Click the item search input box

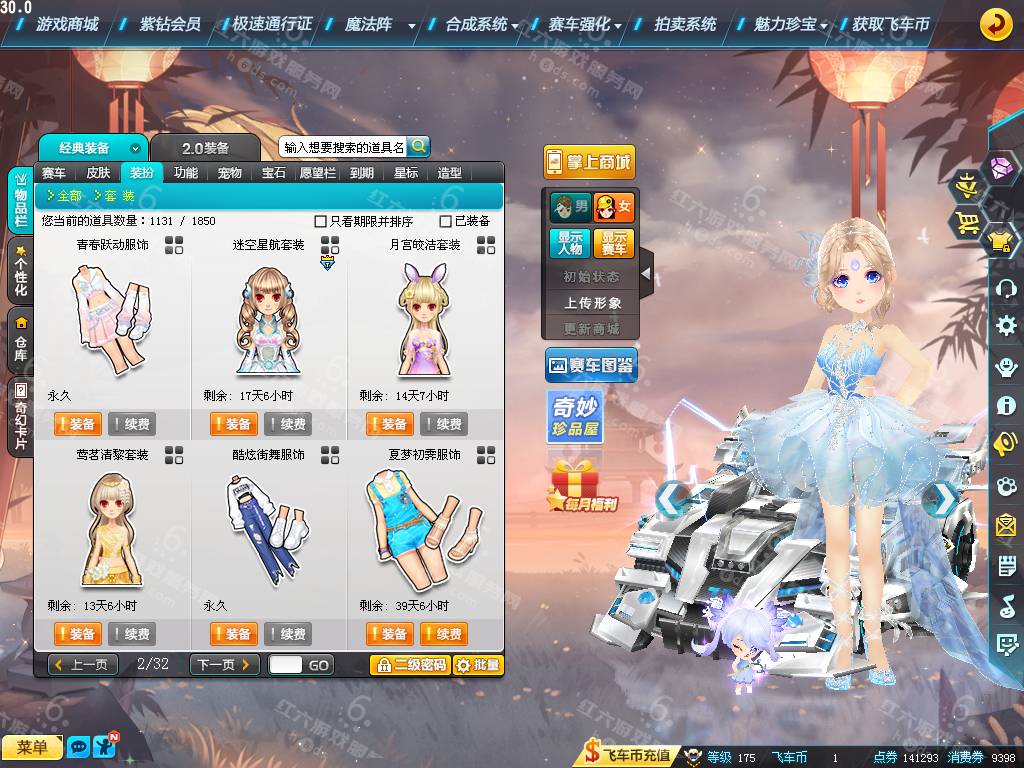[x=343, y=147]
